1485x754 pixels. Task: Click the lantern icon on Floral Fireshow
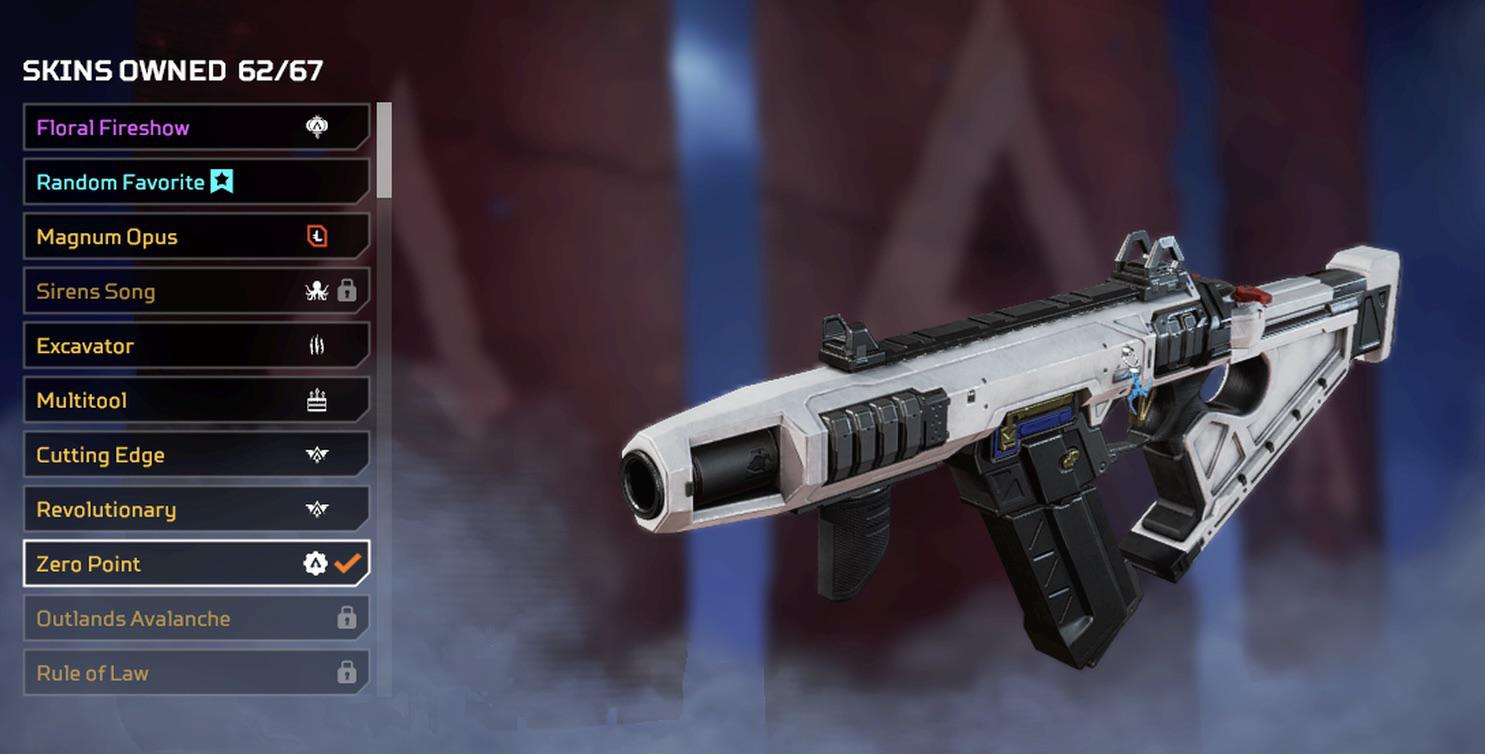click(314, 127)
